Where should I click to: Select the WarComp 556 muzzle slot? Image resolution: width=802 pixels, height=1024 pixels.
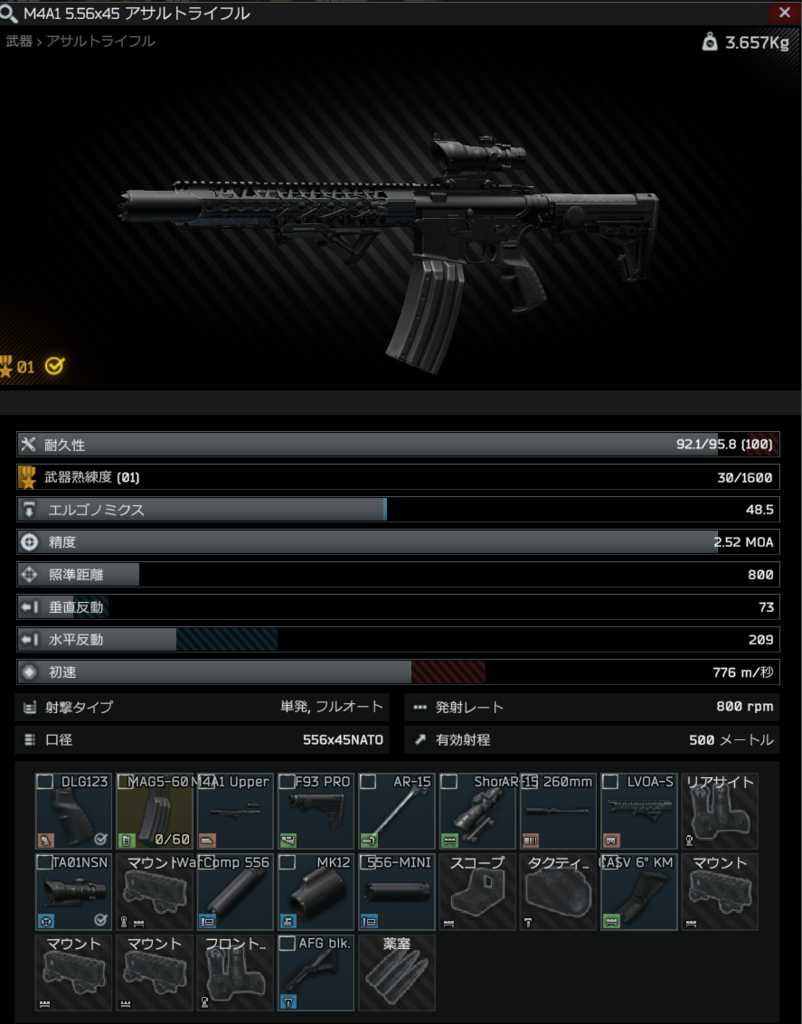pyautogui.click(x=236, y=892)
